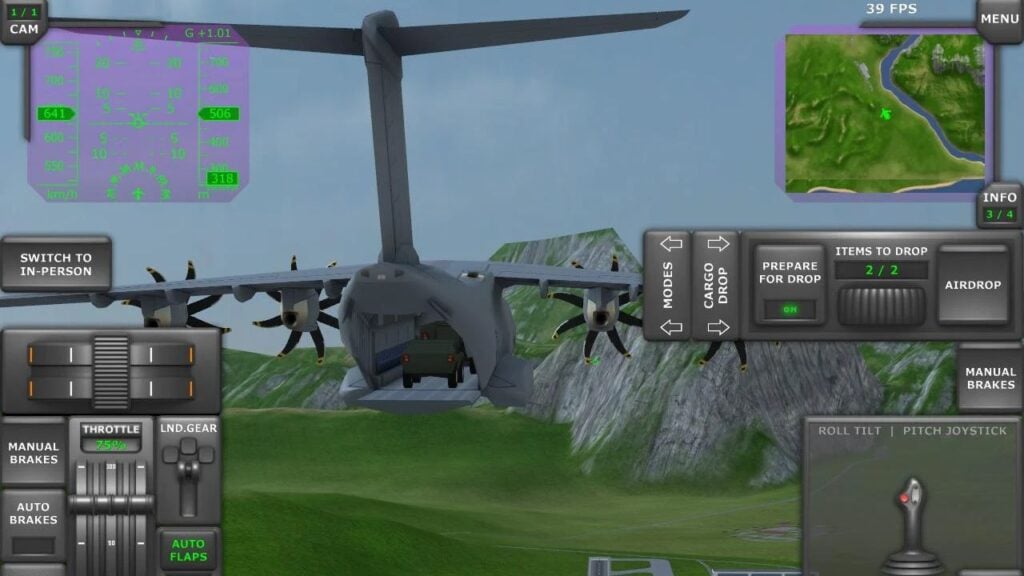
Task: Click the INFO 3/4 button
Action: coord(999,205)
